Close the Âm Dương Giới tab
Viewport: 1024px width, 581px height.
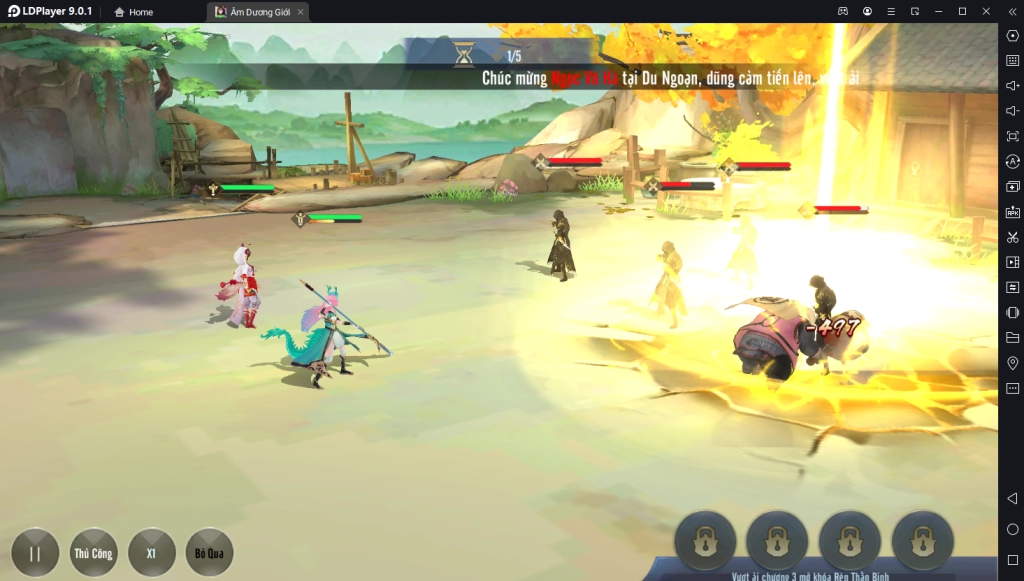[x=300, y=12]
